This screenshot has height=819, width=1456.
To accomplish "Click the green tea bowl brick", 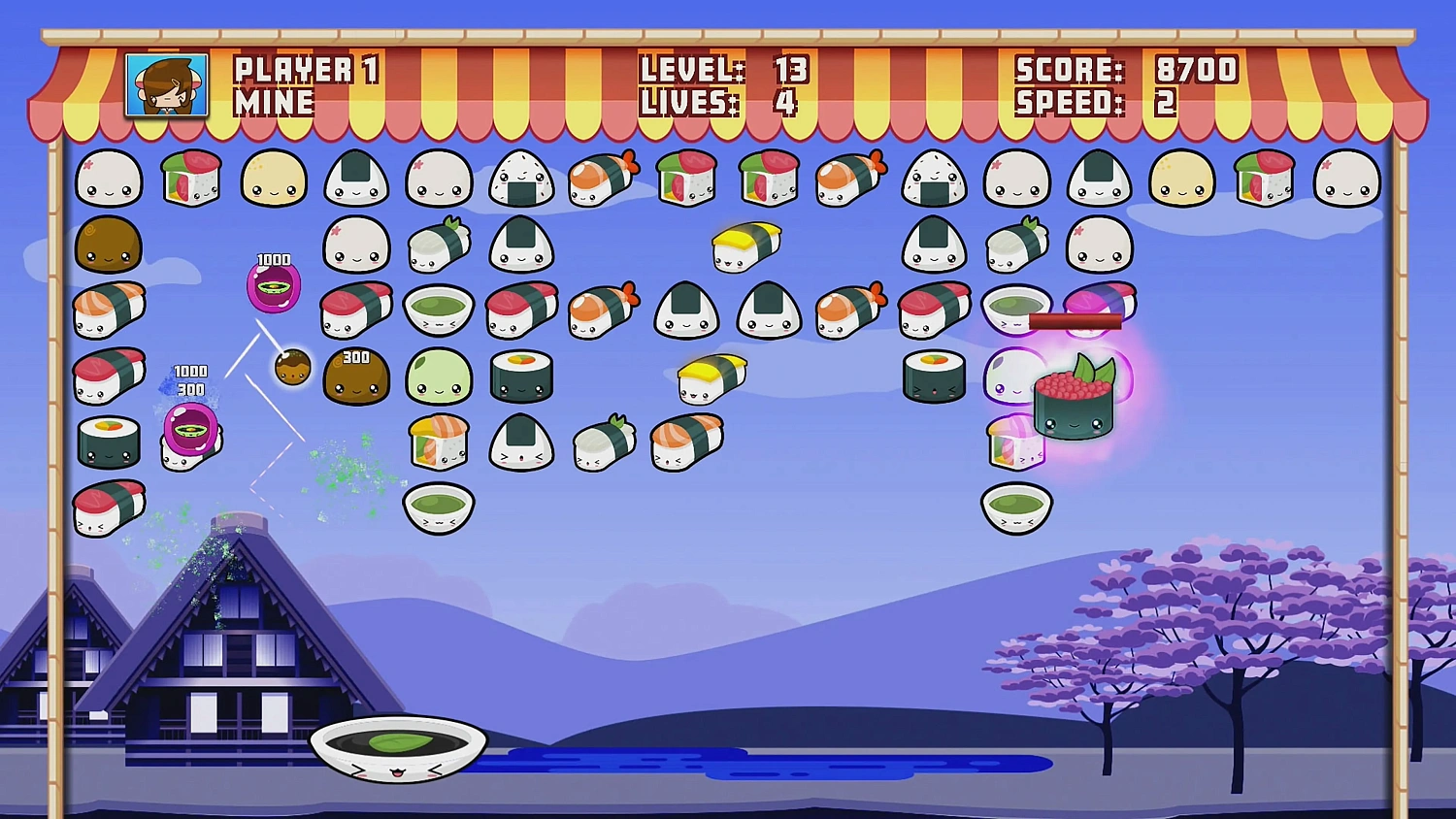I will pyautogui.click(x=439, y=311).
